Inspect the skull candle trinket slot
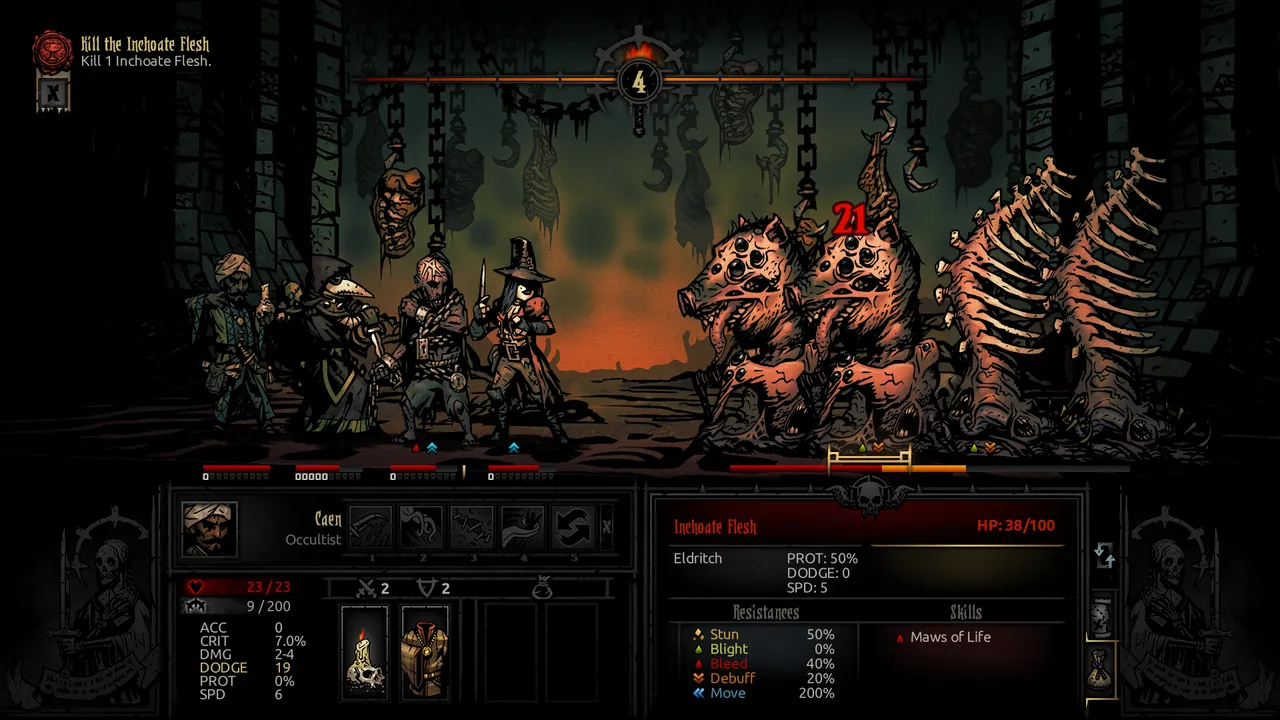 pyautogui.click(x=364, y=651)
